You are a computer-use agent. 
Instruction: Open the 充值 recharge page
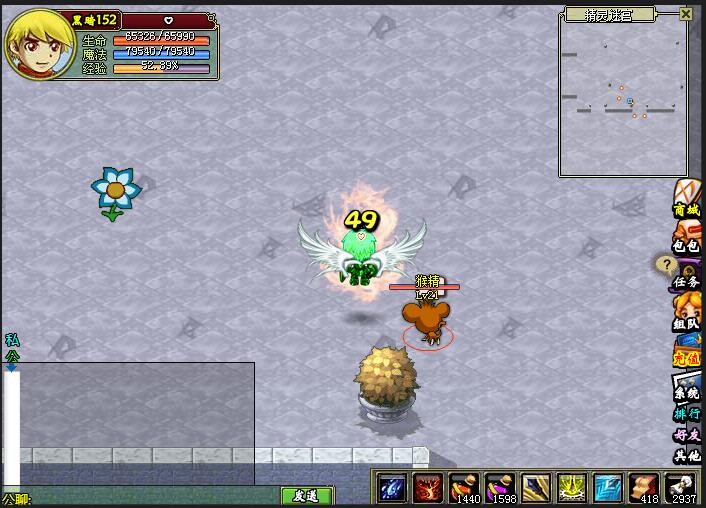(687, 351)
